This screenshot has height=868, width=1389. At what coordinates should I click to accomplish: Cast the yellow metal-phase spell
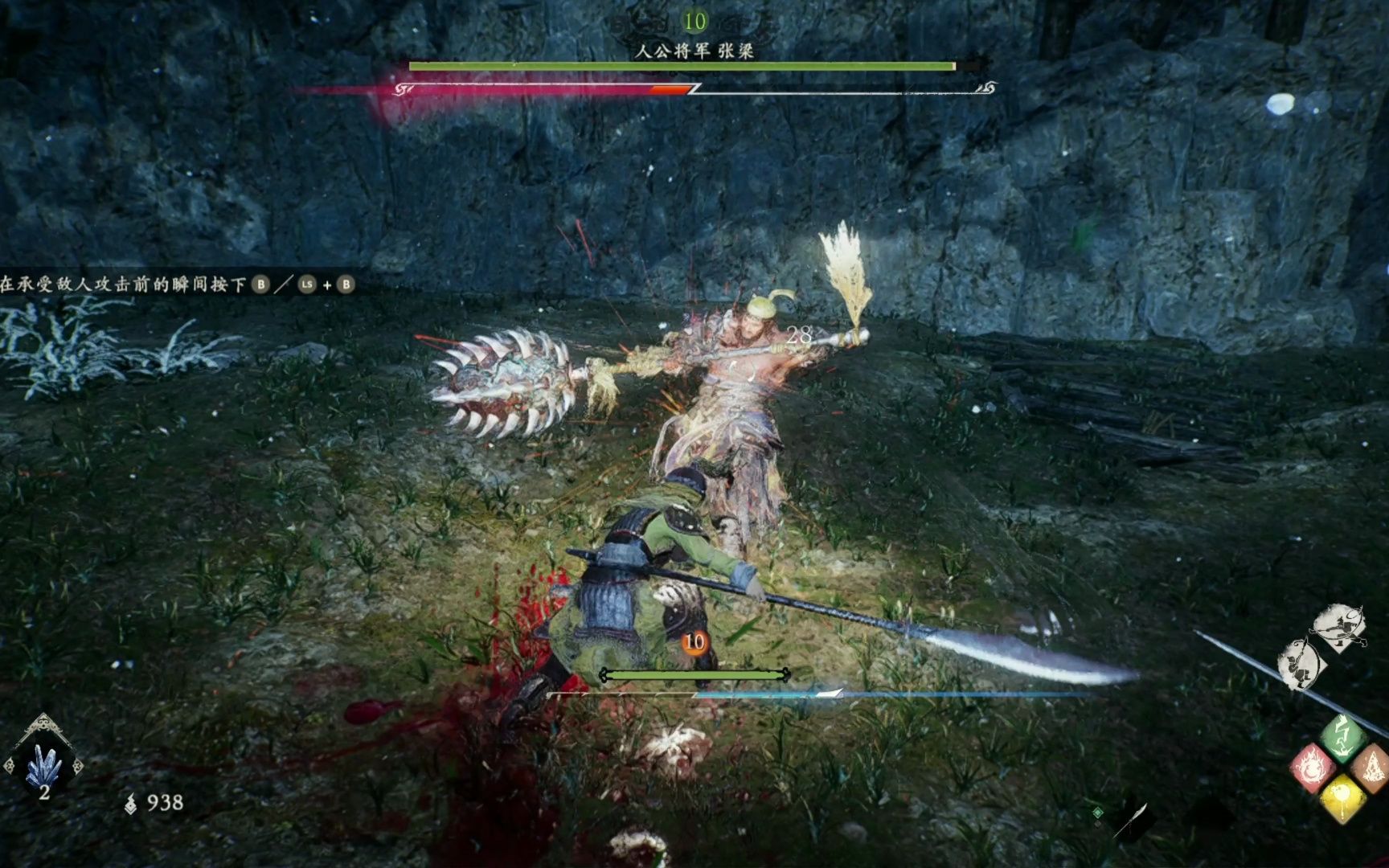[x=1341, y=798]
